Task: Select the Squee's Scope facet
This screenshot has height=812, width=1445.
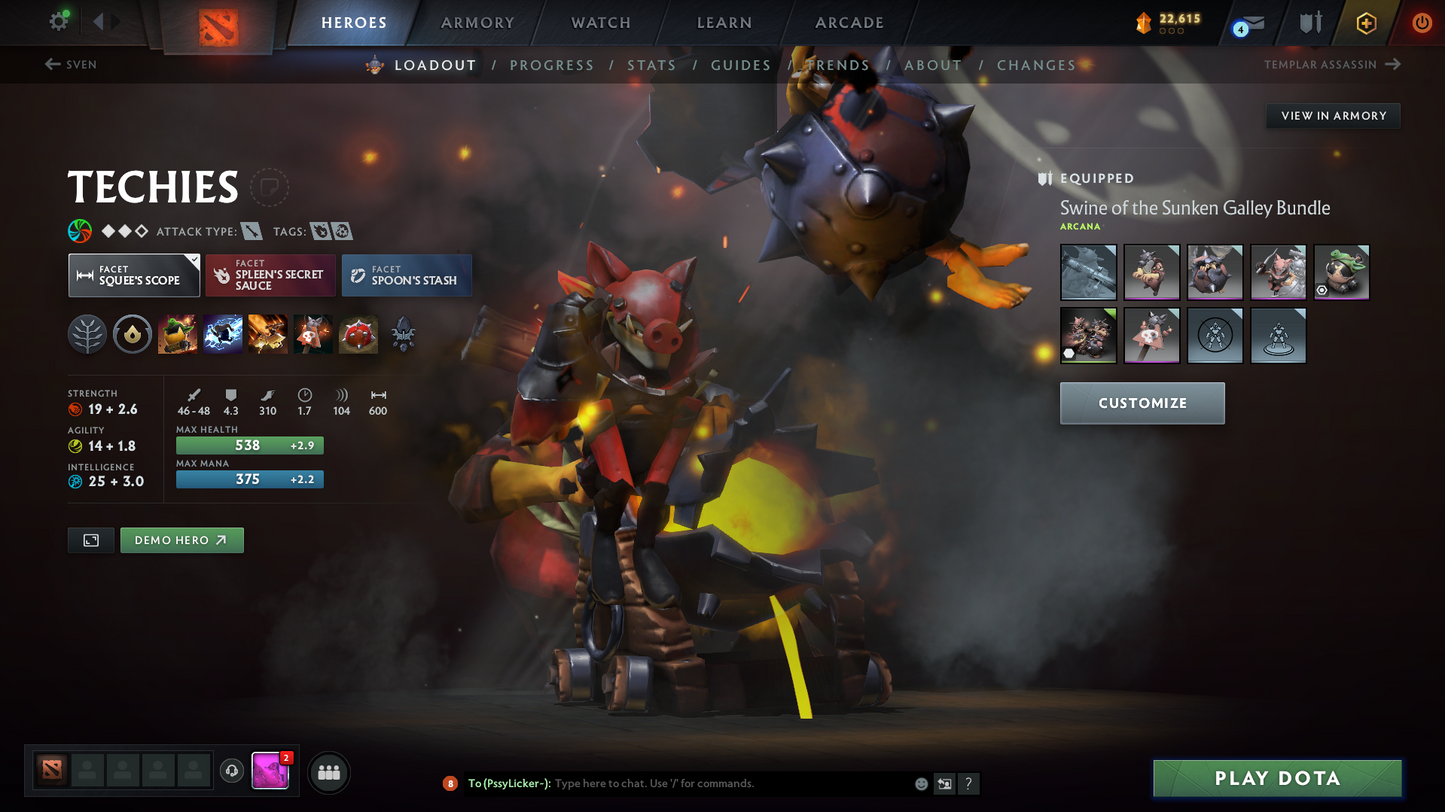Action: [x=134, y=276]
